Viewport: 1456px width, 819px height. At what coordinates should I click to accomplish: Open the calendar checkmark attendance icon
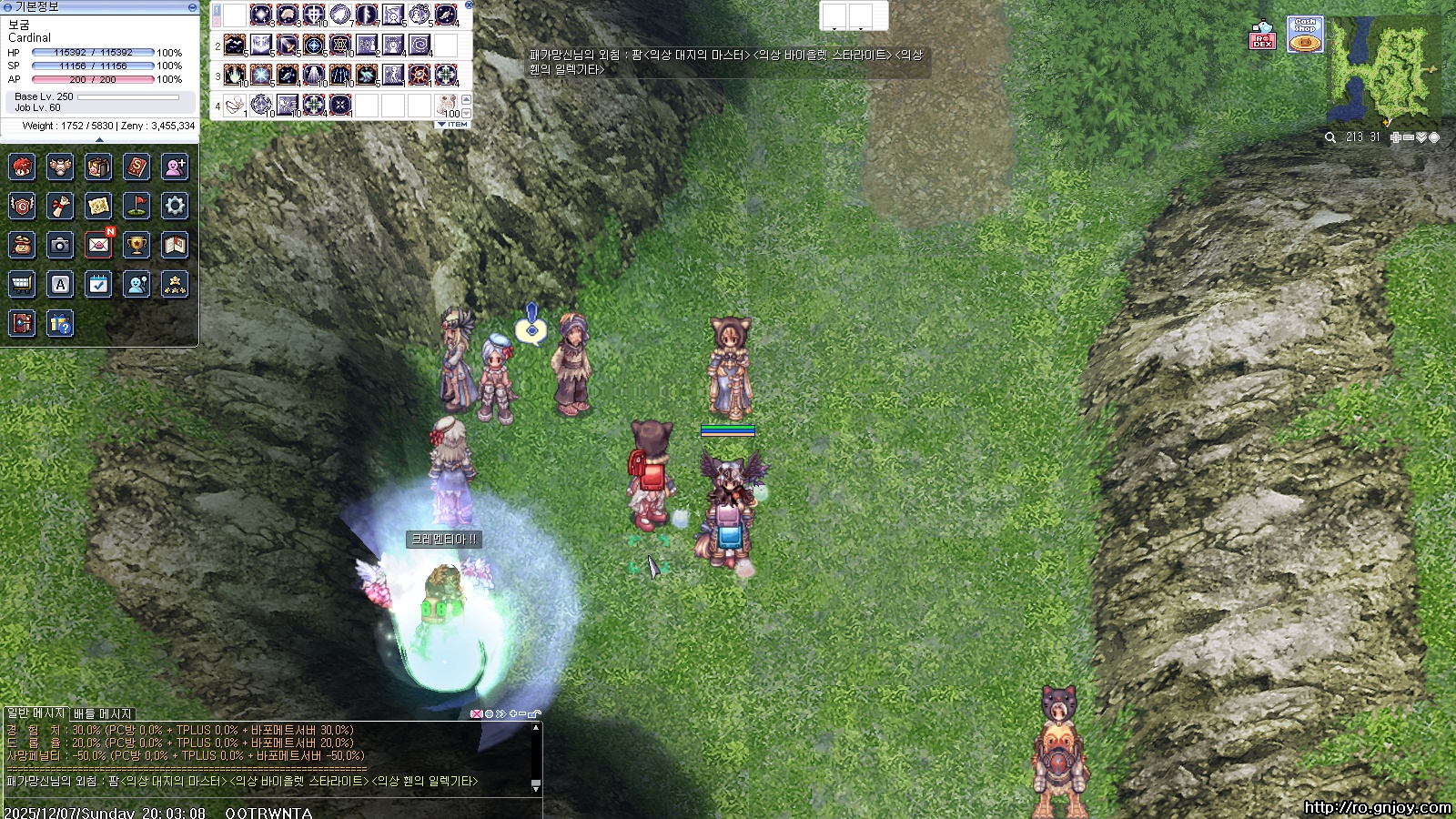pos(98,285)
